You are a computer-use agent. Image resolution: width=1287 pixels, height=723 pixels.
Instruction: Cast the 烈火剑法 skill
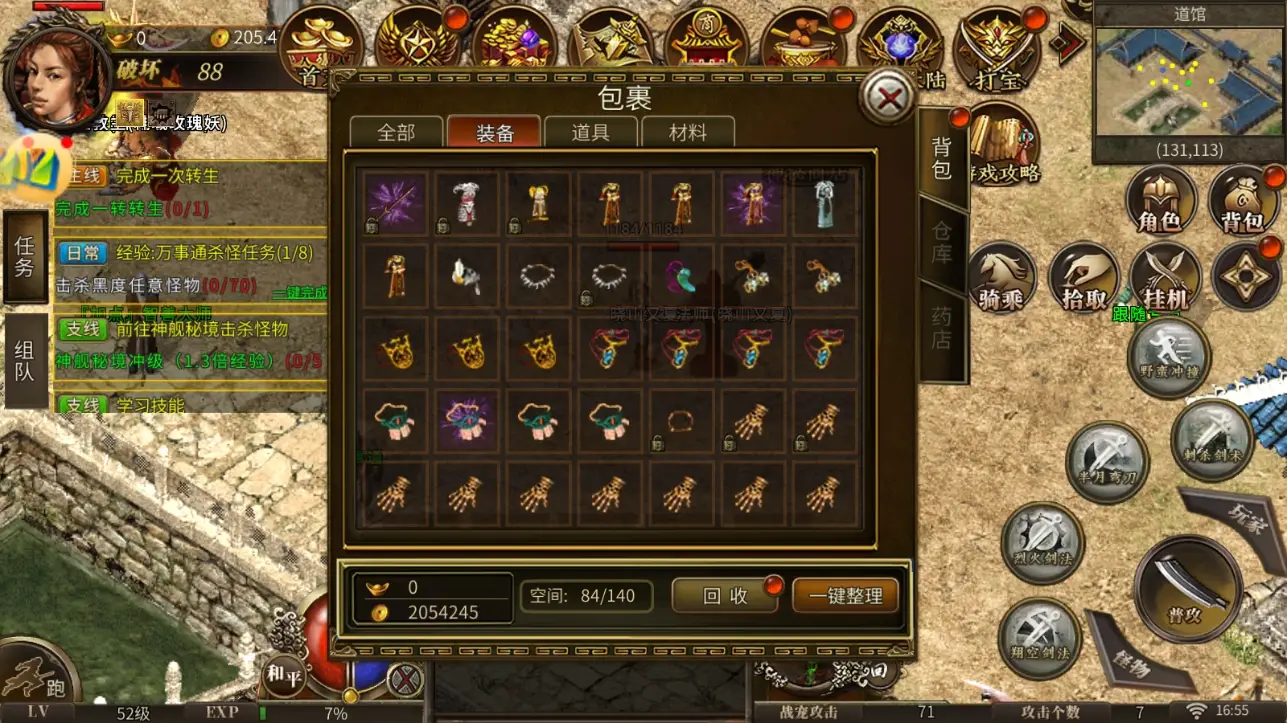(1042, 543)
